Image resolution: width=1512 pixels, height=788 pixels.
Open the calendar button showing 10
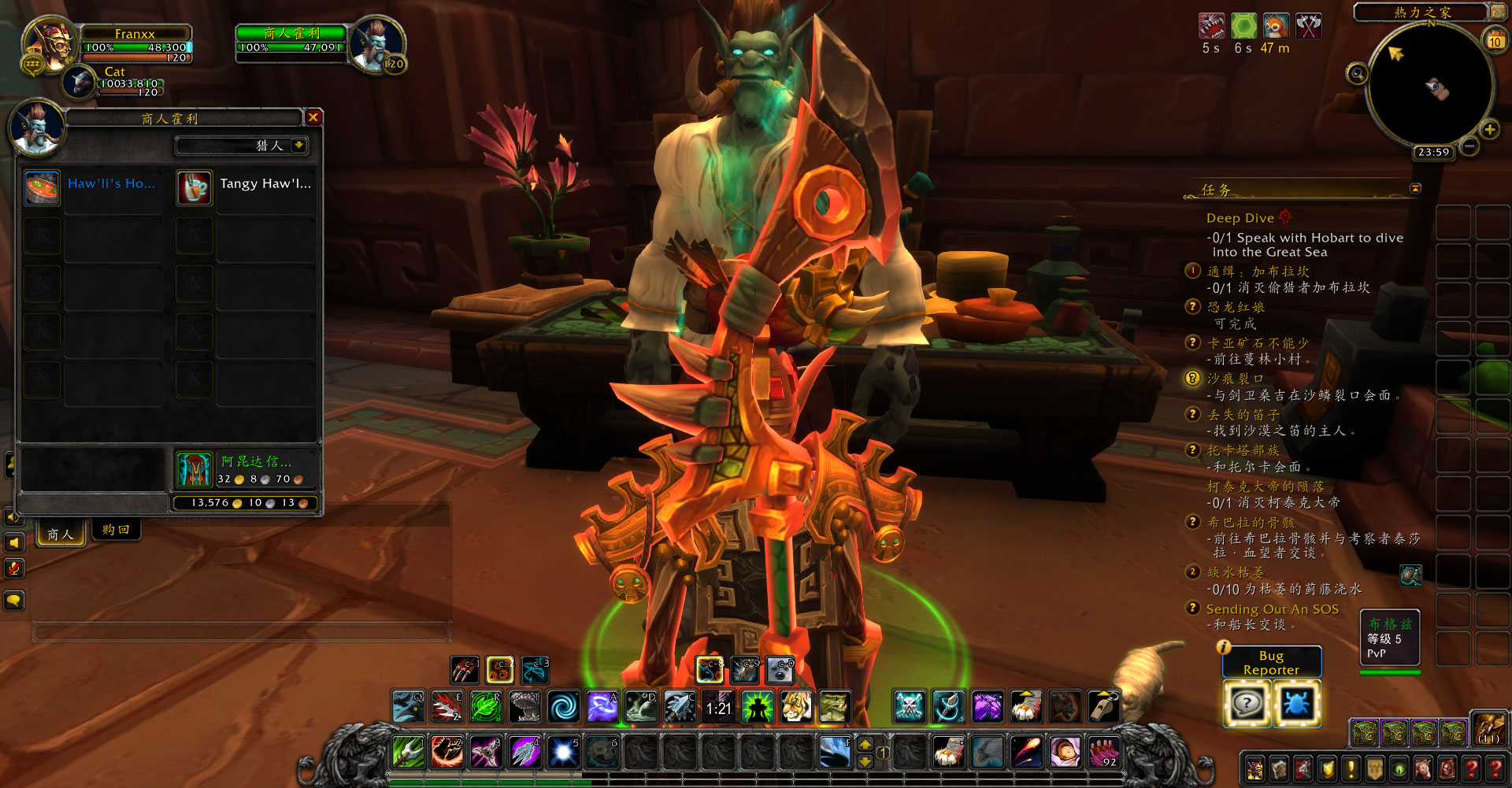(x=1494, y=41)
